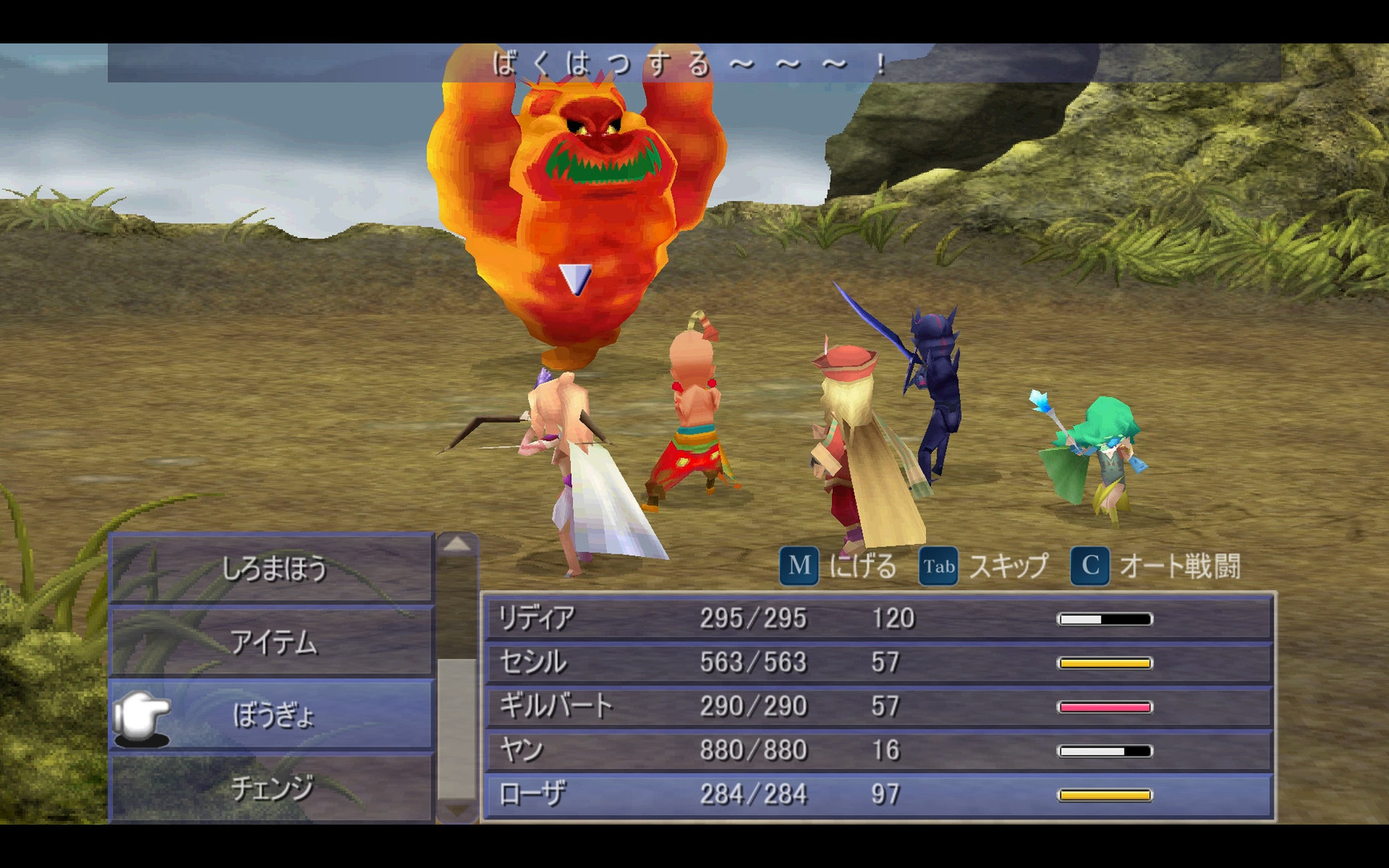This screenshot has width=1389, height=868.
Task: Click the command menu scroll-up arrow
Action: pos(455,542)
